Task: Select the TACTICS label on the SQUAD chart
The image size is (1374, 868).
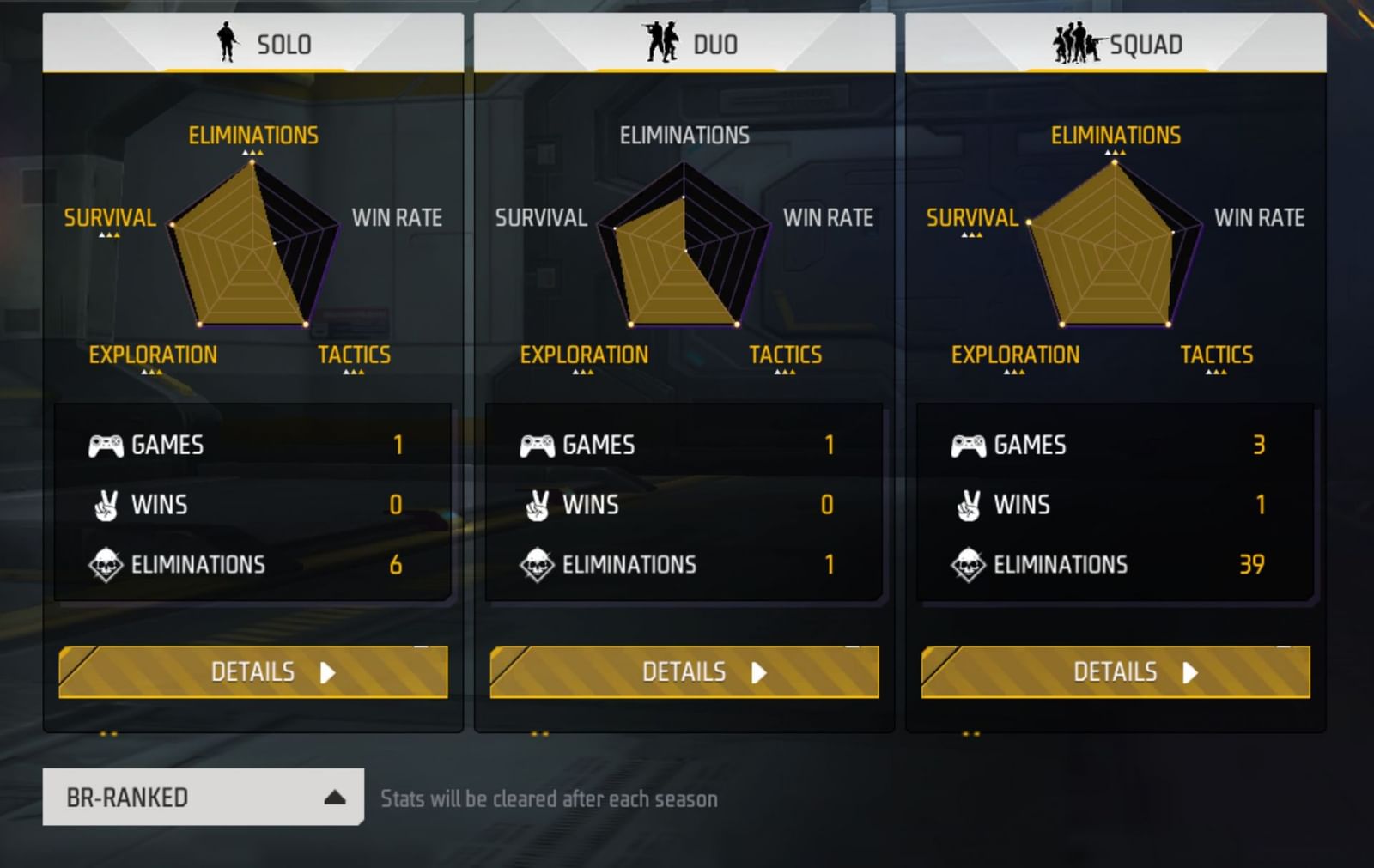Action: (x=1217, y=355)
